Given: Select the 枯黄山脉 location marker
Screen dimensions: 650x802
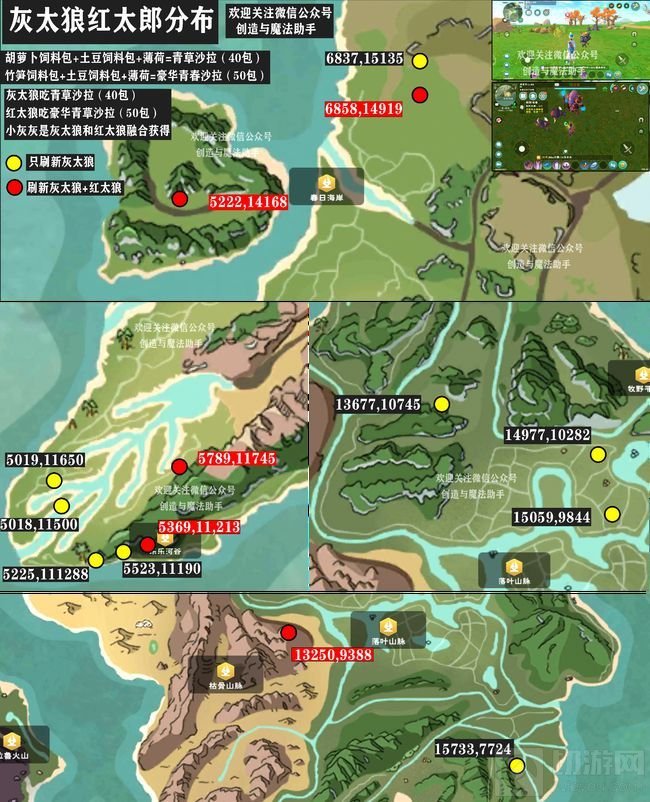Looking at the screenshot, I should (226, 674).
